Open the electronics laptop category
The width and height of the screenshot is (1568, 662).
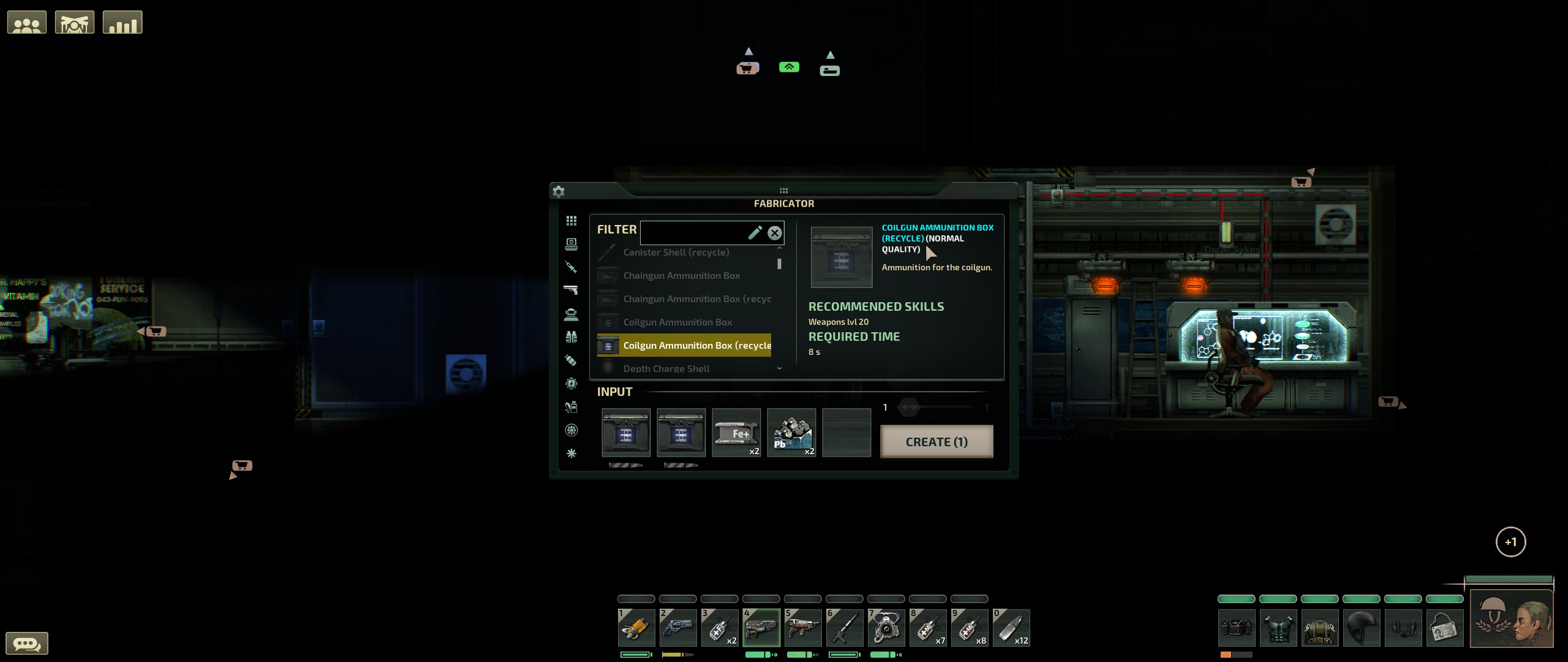571,244
